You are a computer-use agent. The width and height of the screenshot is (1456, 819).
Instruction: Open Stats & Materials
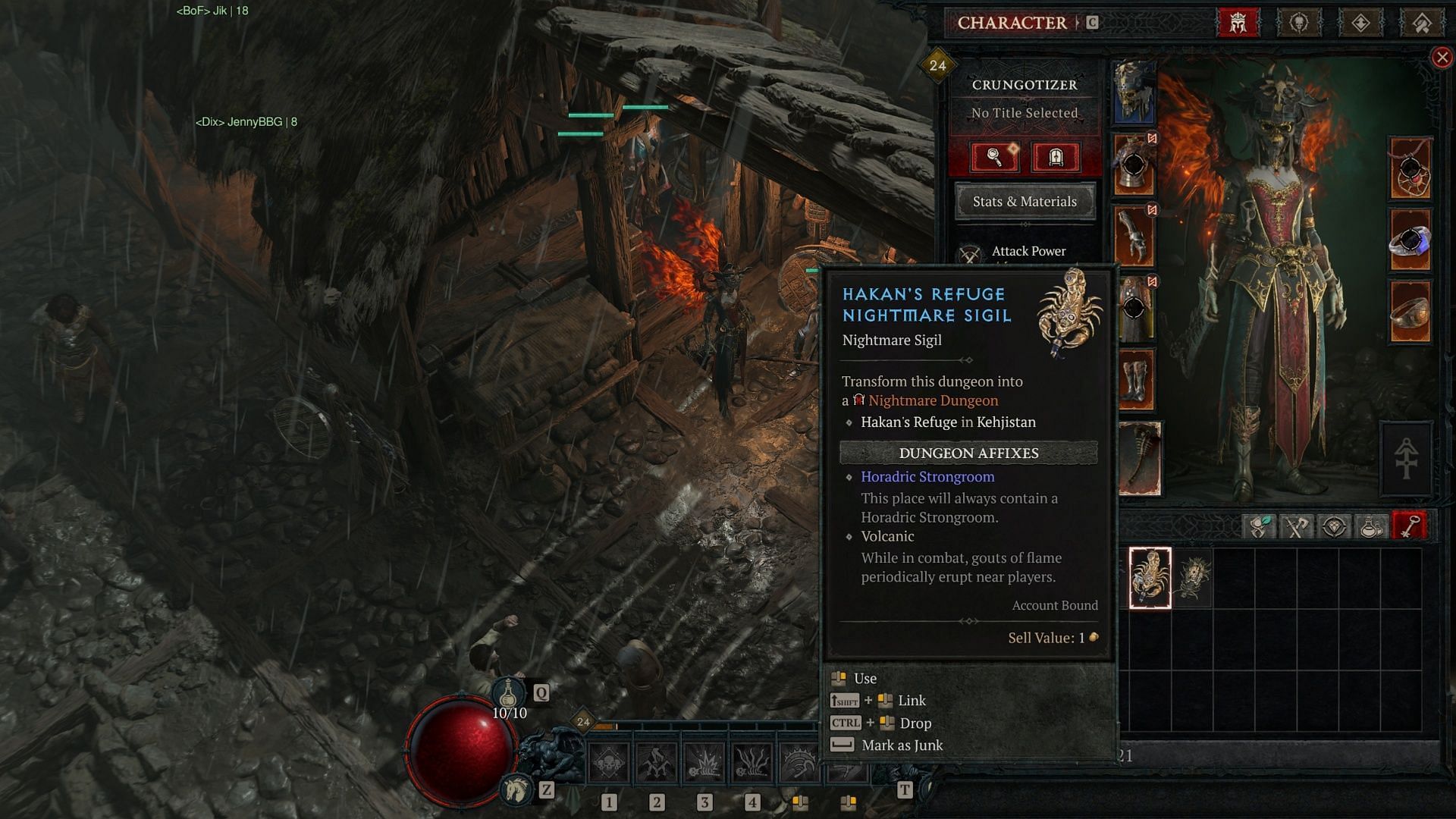[1025, 202]
